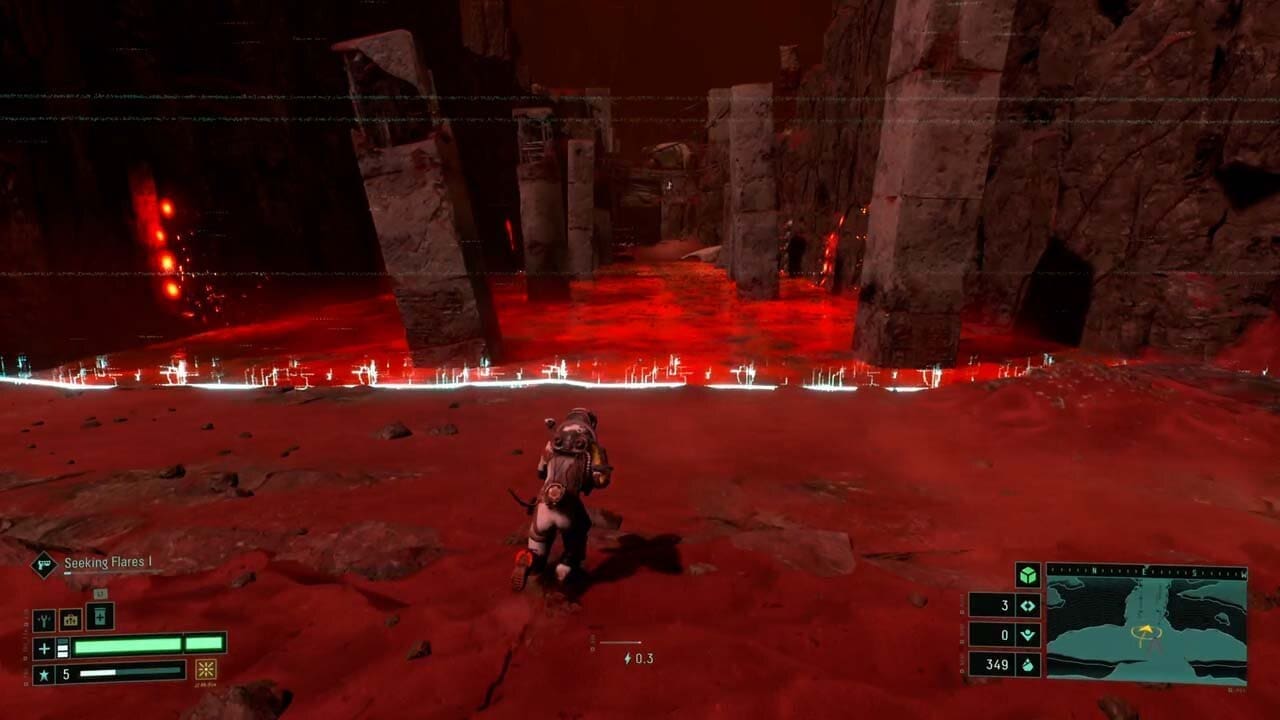Select the medkit canister icon
The image size is (1280, 720).
(x=100, y=618)
